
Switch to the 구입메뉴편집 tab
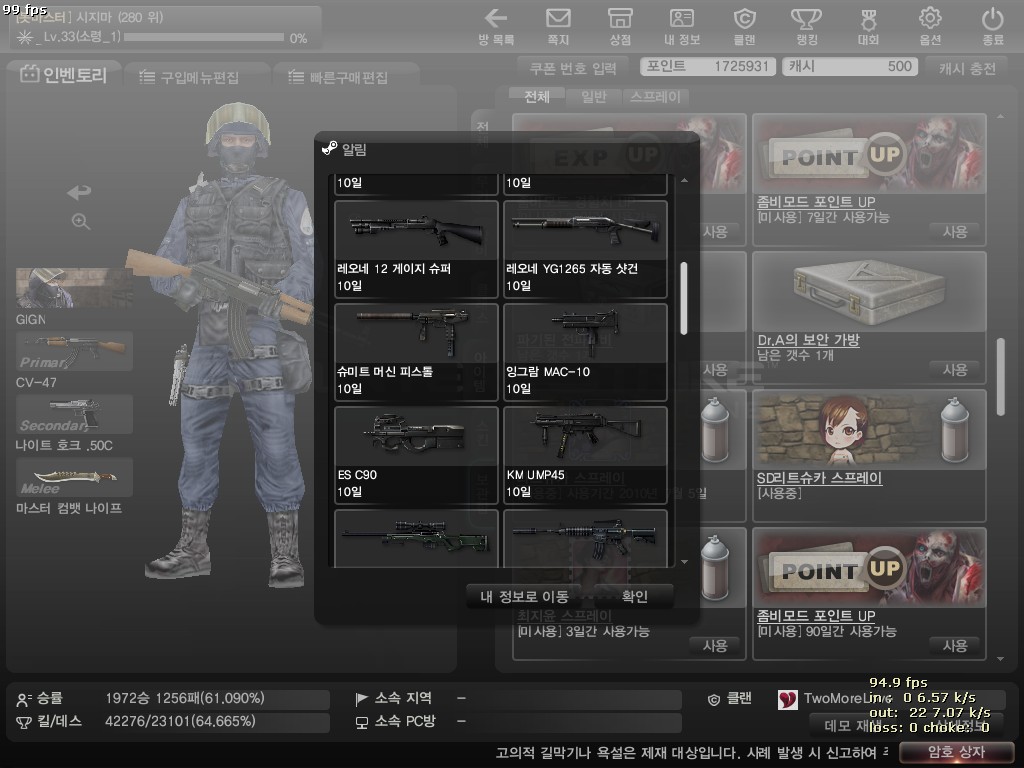[195, 77]
